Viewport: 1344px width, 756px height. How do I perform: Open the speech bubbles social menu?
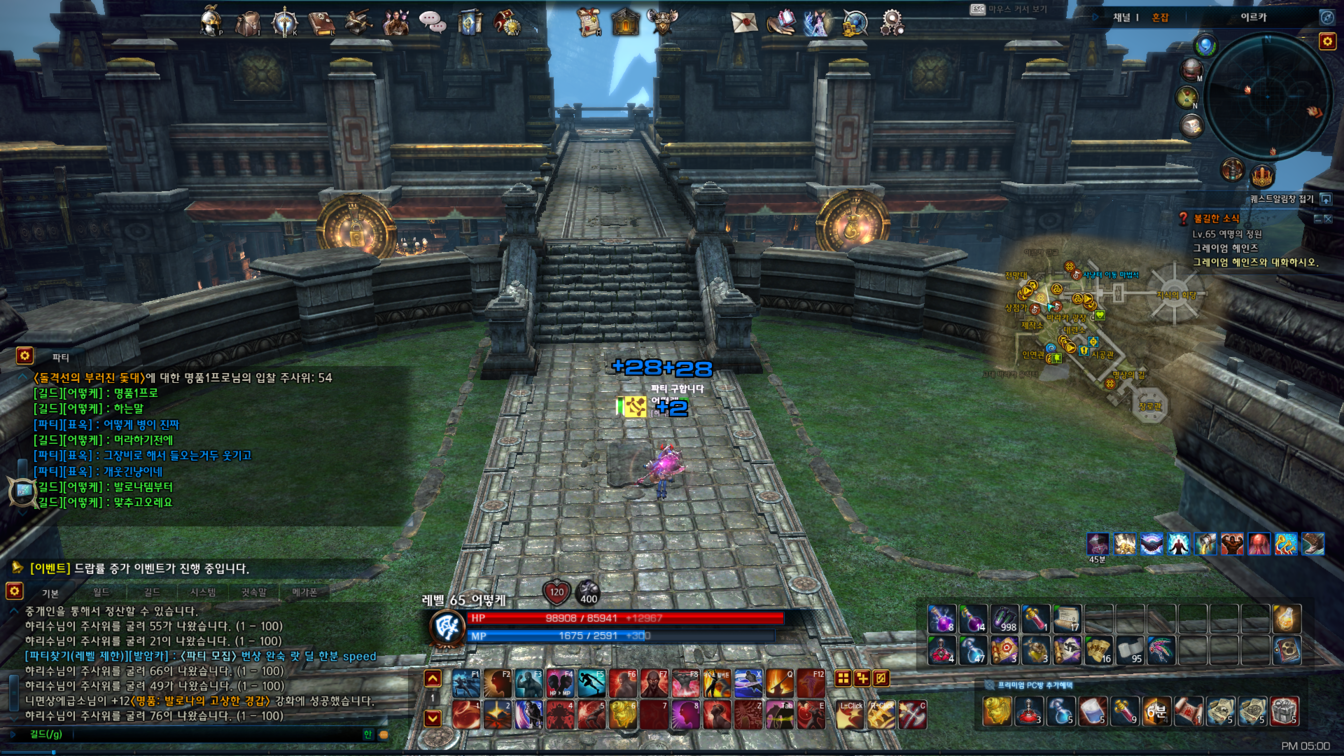coord(432,22)
